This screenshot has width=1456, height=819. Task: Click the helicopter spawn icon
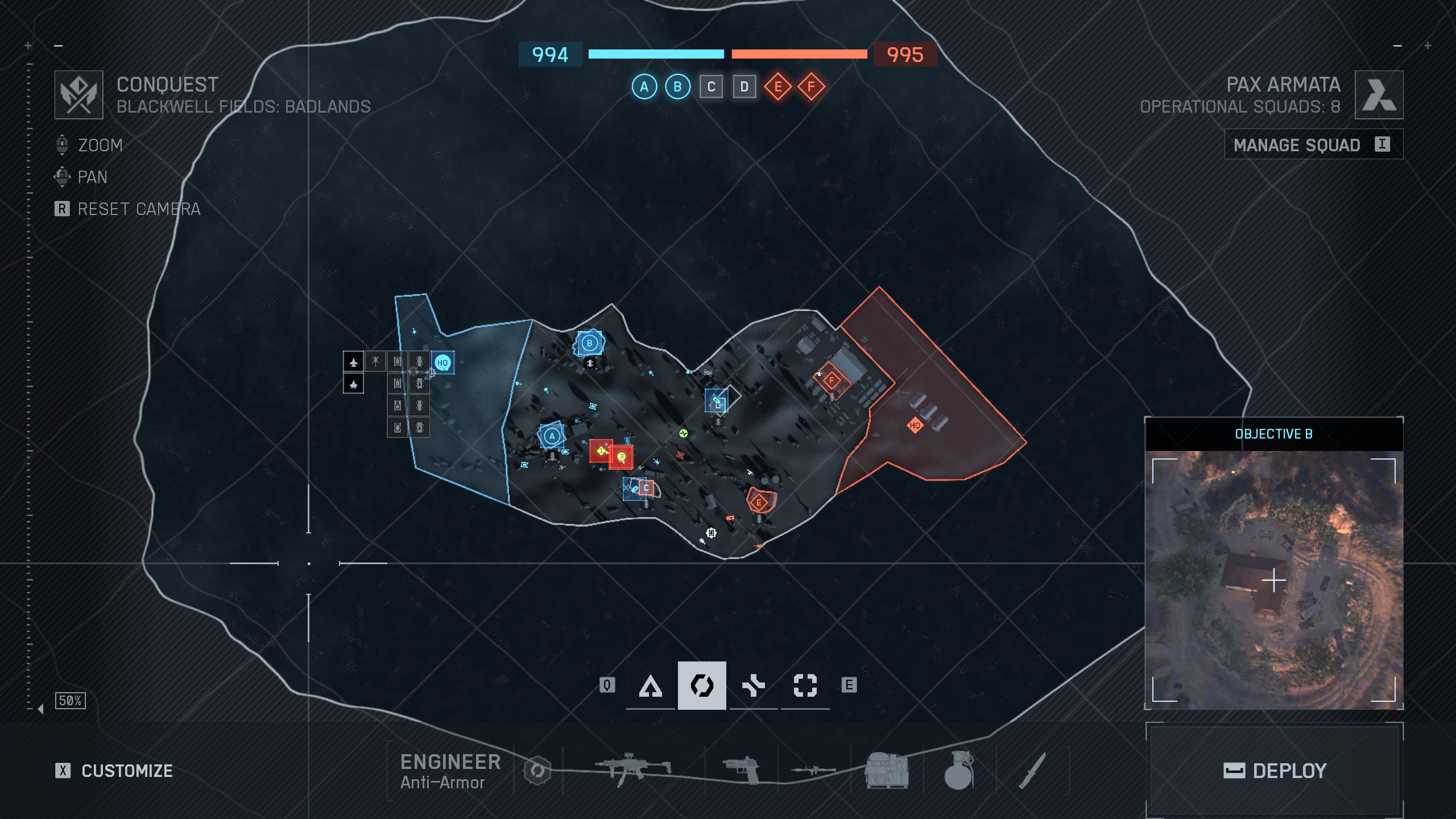(375, 362)
